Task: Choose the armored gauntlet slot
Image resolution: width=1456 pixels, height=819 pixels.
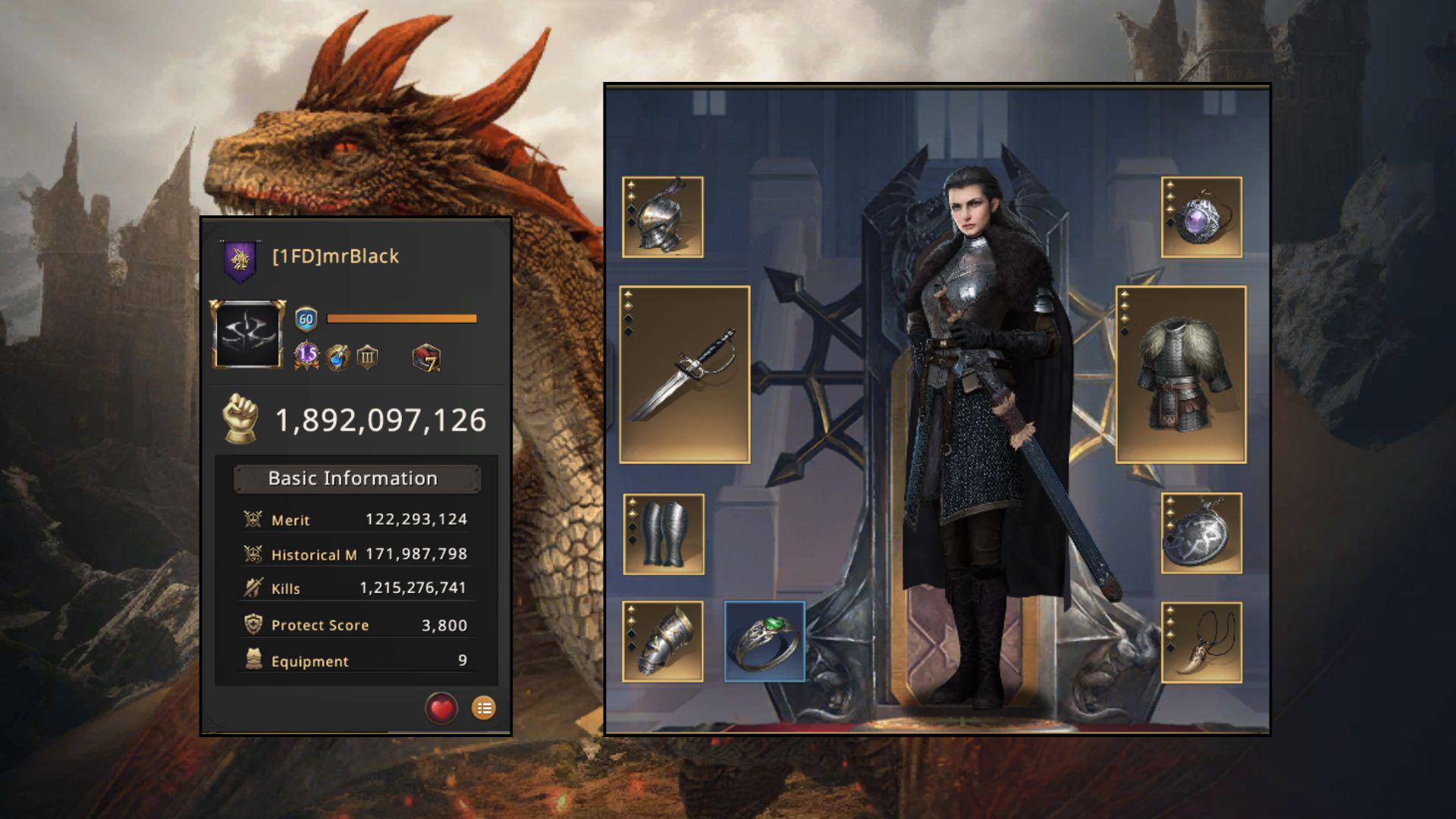Action: (x=663, y=642)
